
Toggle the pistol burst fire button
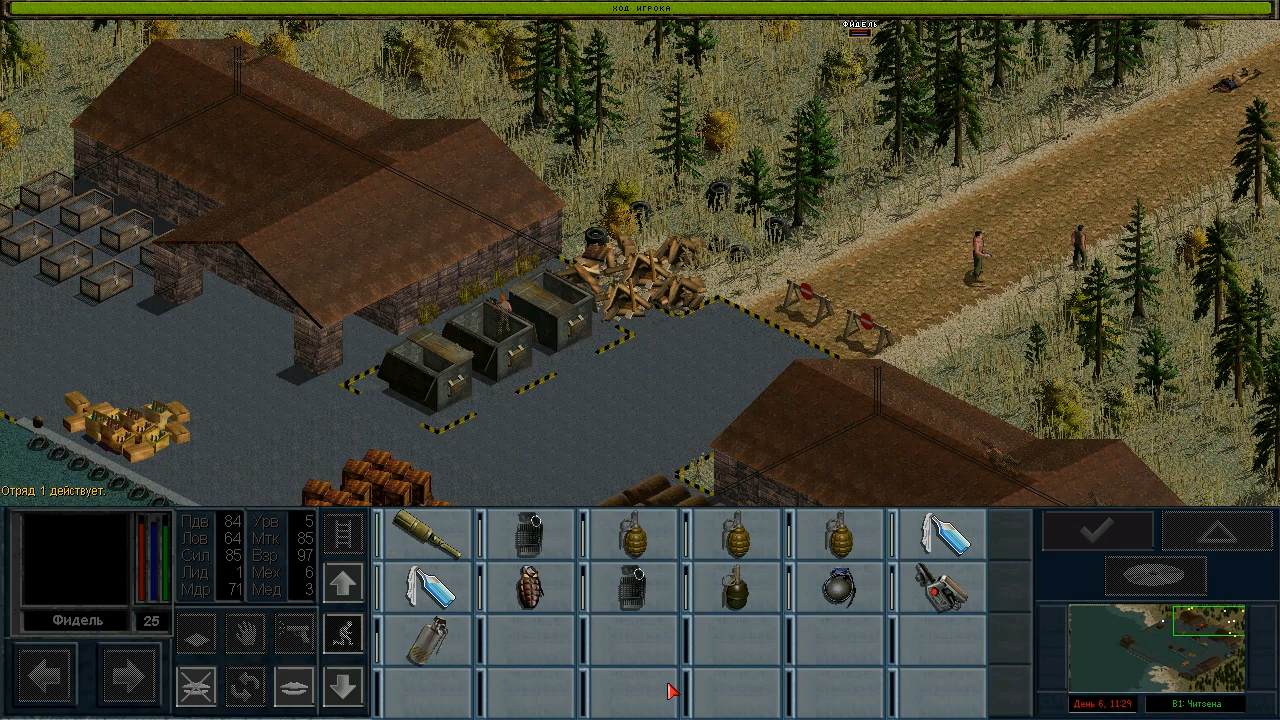294,633
